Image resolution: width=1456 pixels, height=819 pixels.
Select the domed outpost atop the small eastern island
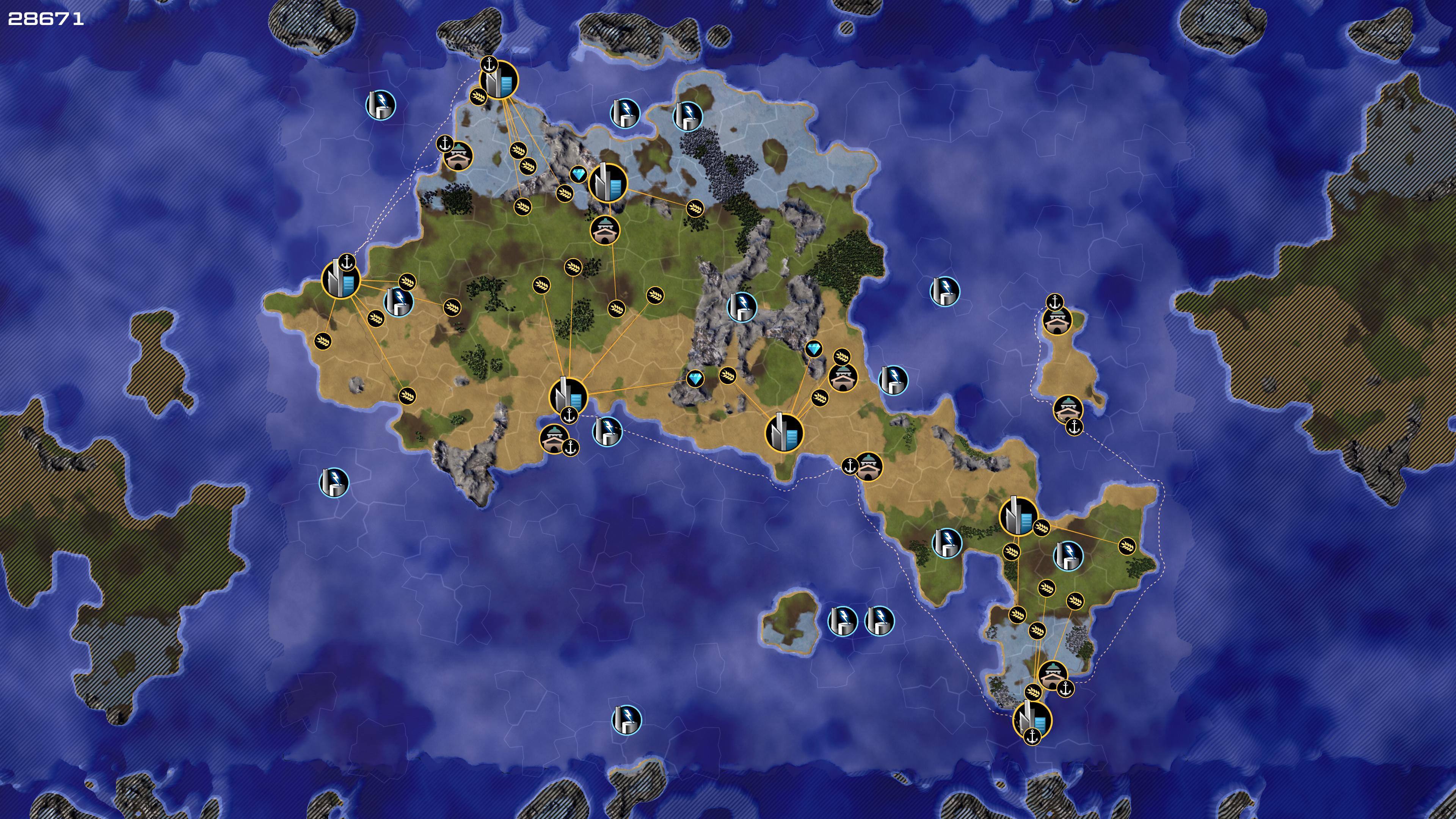[x=1057, y=320]
